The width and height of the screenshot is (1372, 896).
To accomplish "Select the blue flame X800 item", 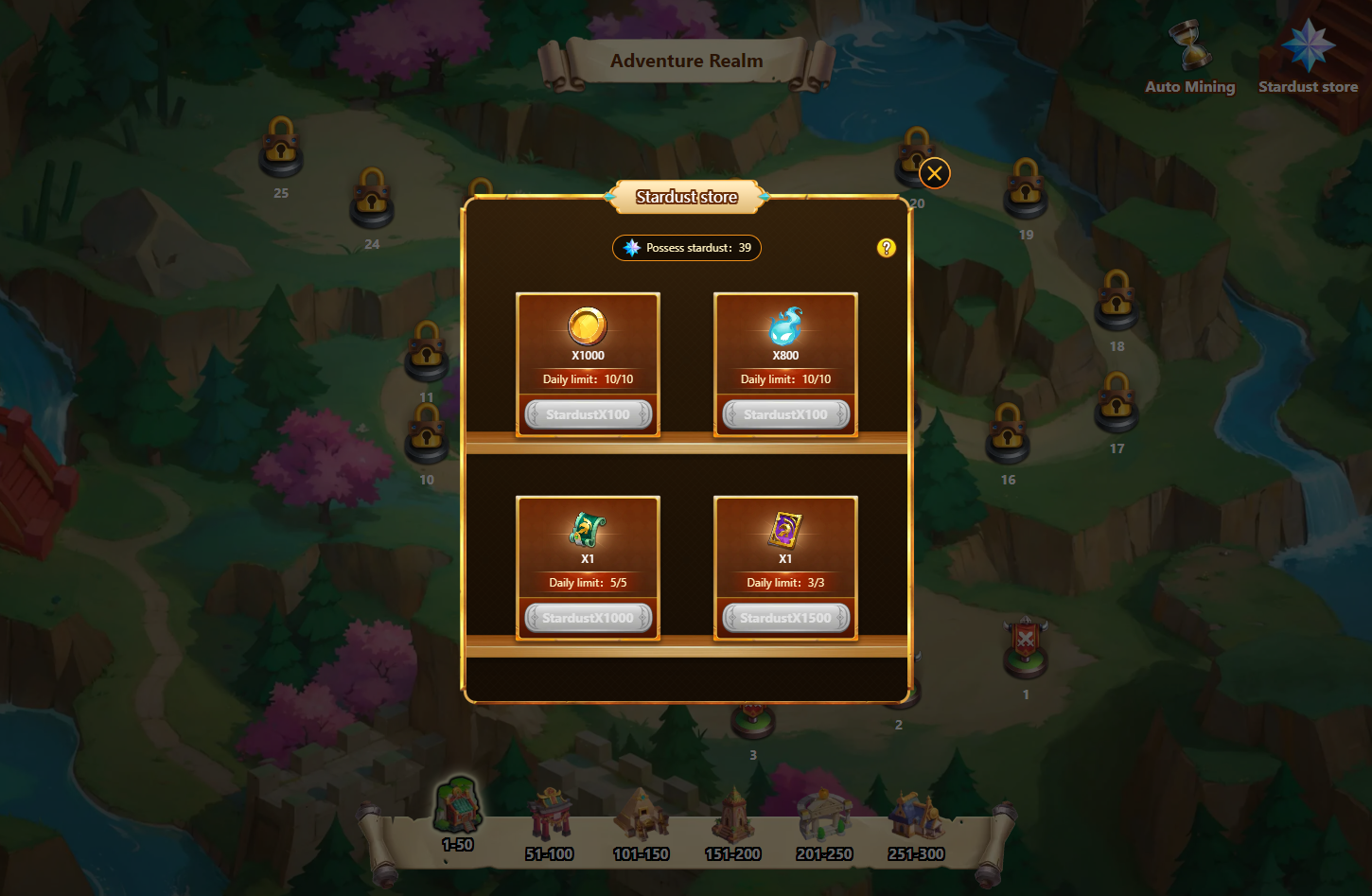I will tap(785, 327).
